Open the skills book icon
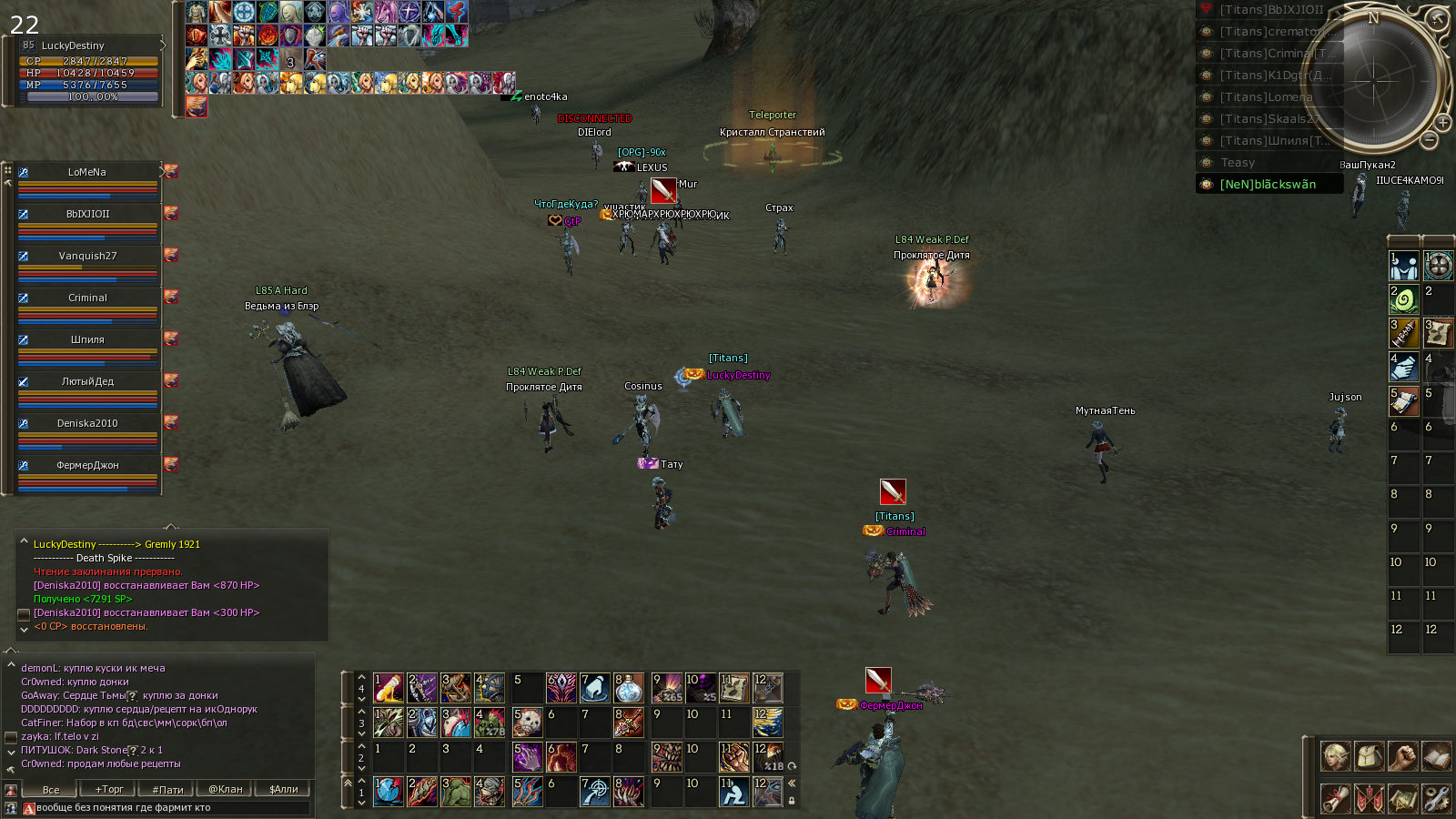The height and width of the screenshot is (819, 1456). [x=1436, y=755]
